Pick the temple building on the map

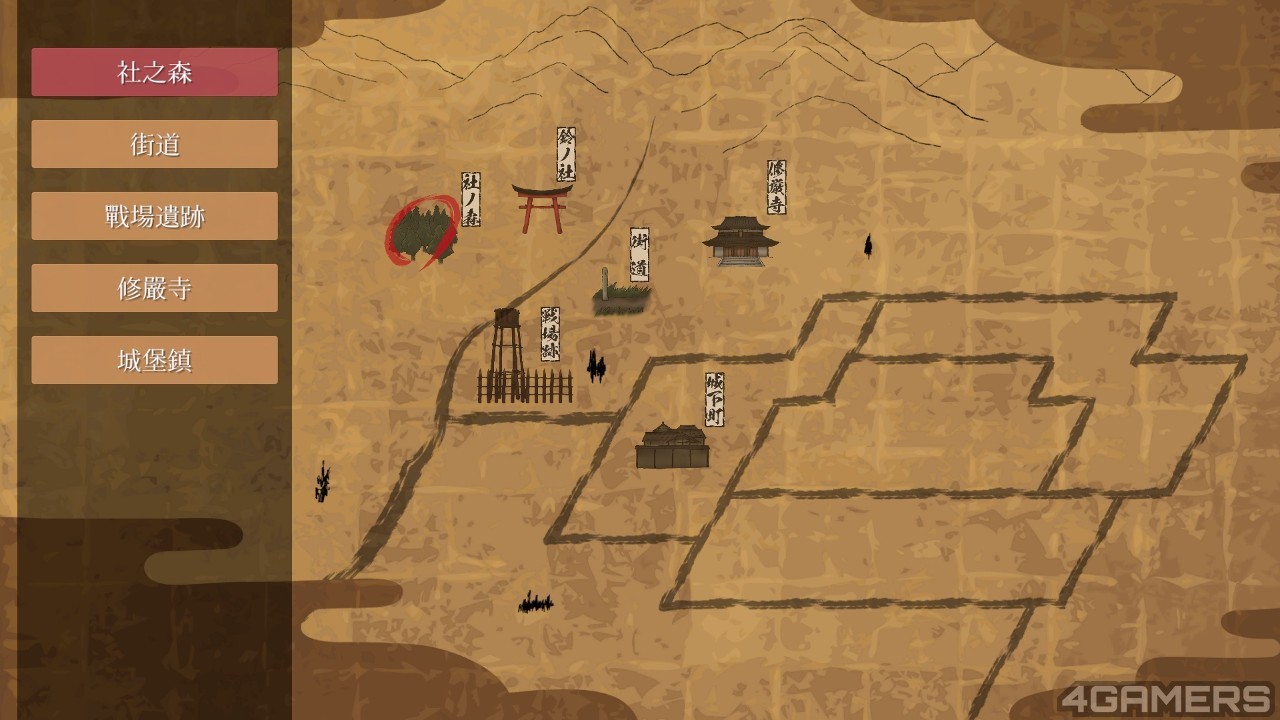[x=740, y=241]
